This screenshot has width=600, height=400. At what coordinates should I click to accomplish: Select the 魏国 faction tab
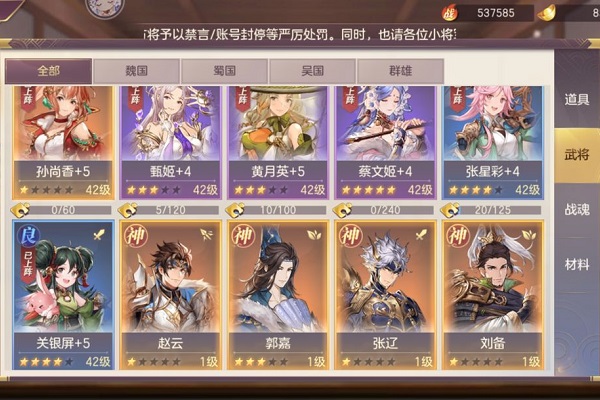[x=137, y=71]
